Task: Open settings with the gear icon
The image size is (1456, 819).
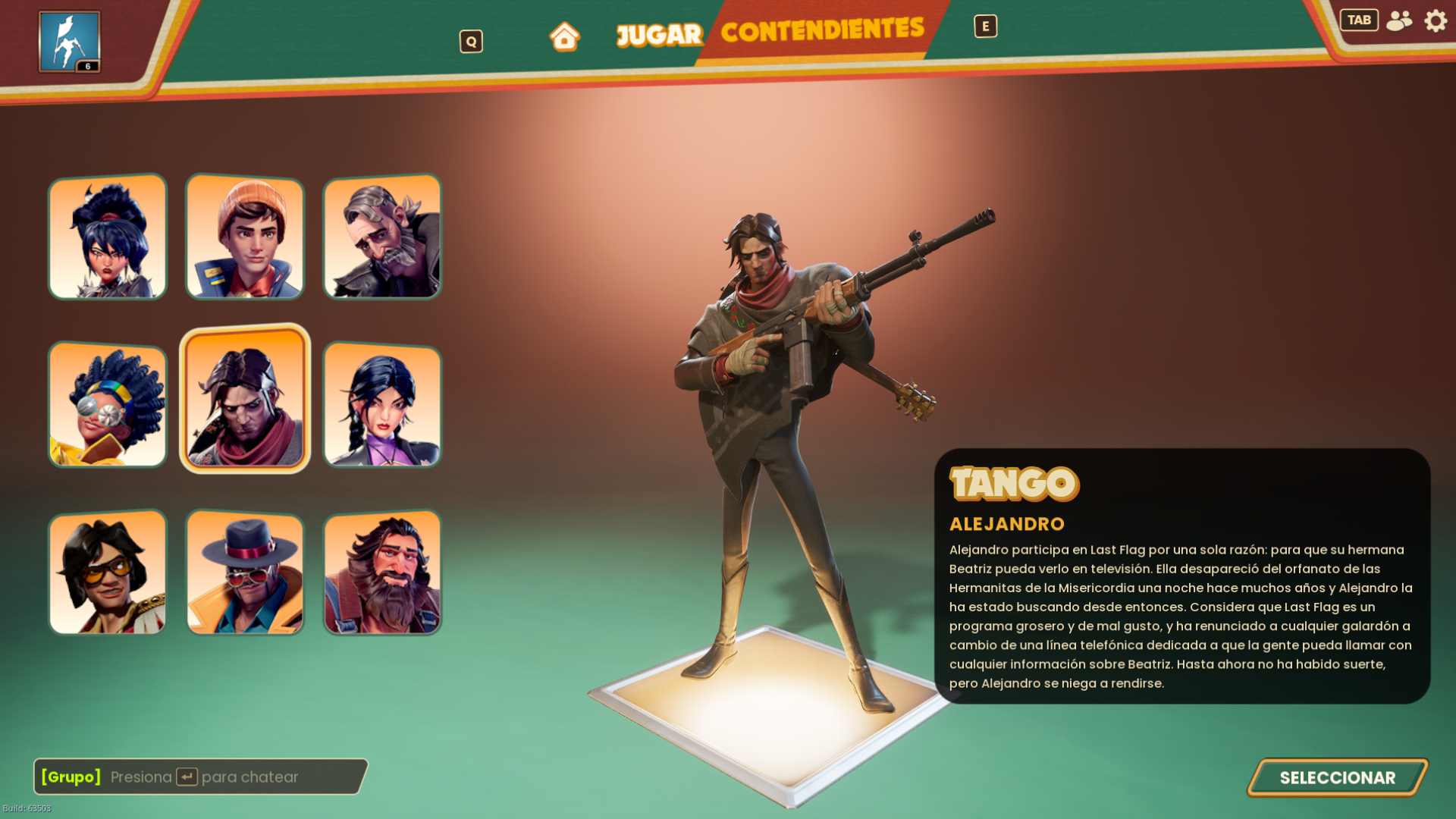Action: point(1436,20)
